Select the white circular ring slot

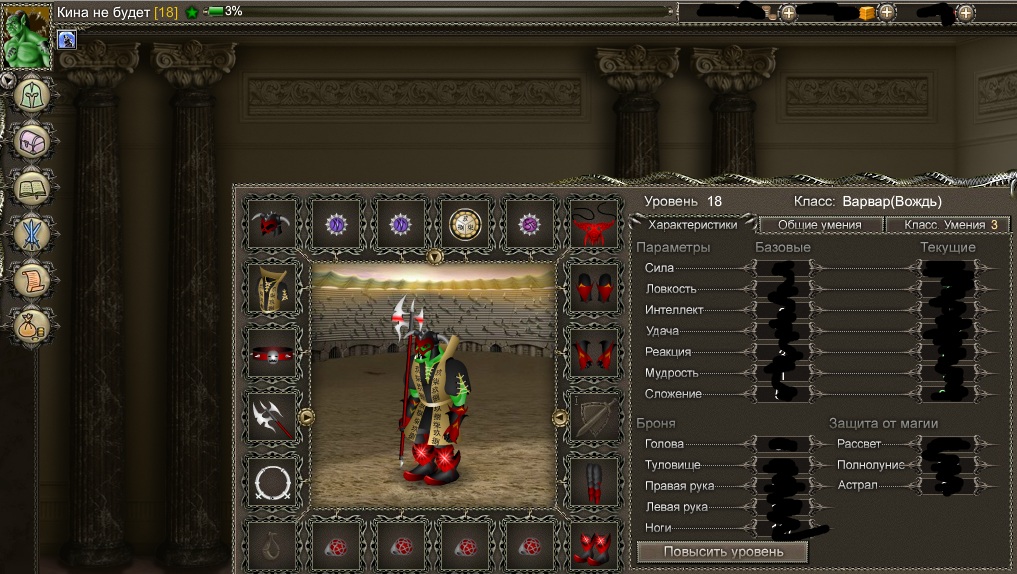[273, 483]
